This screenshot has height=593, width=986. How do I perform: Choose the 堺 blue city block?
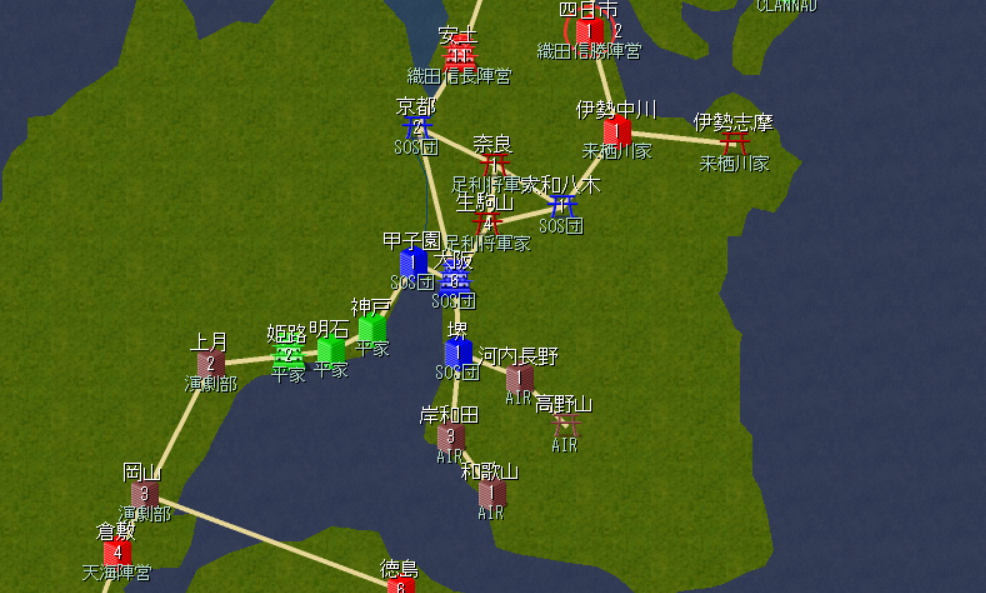pyautogui.click(x=458, y=352)
